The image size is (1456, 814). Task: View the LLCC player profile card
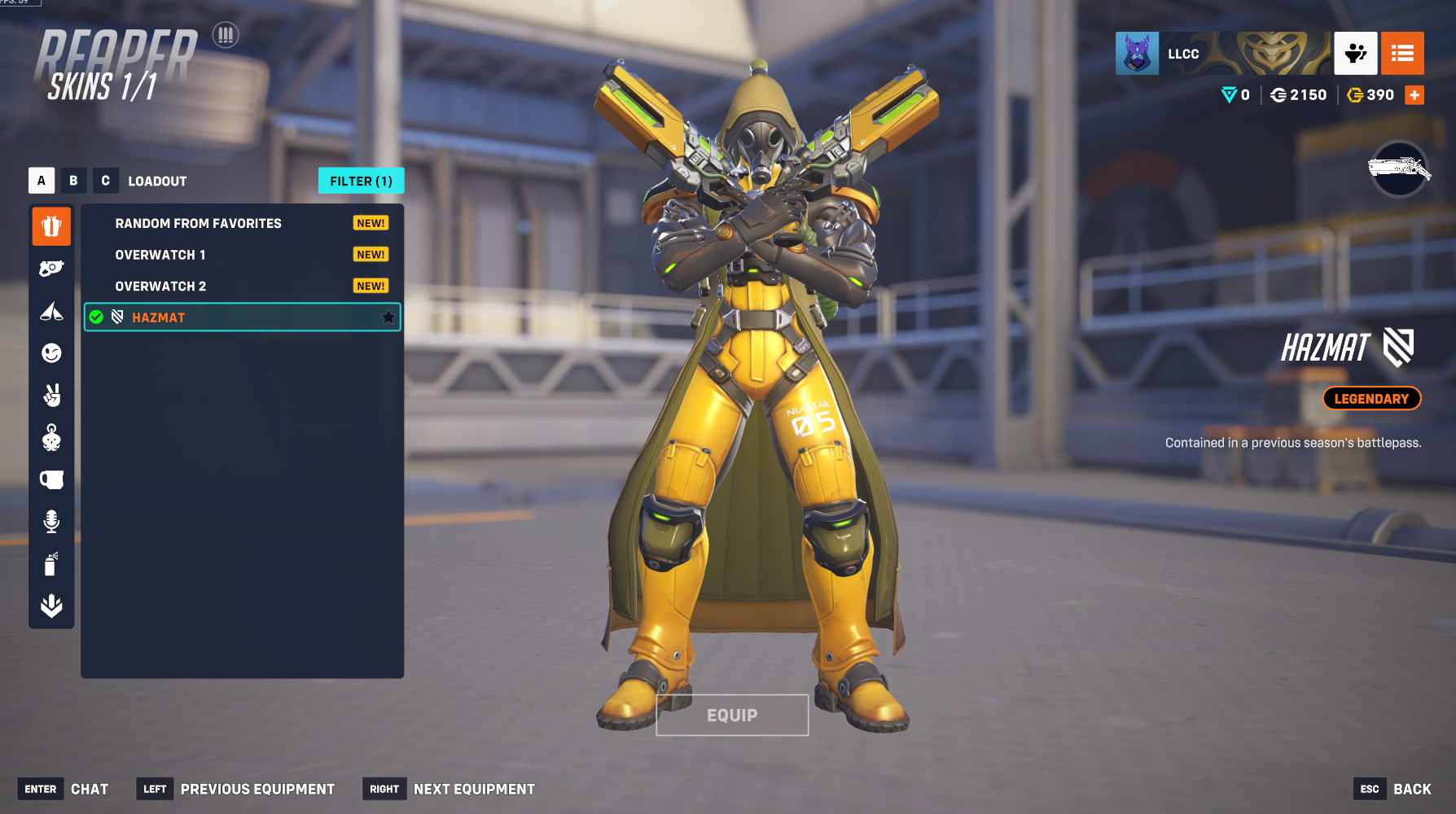(x=1222, y=54)
